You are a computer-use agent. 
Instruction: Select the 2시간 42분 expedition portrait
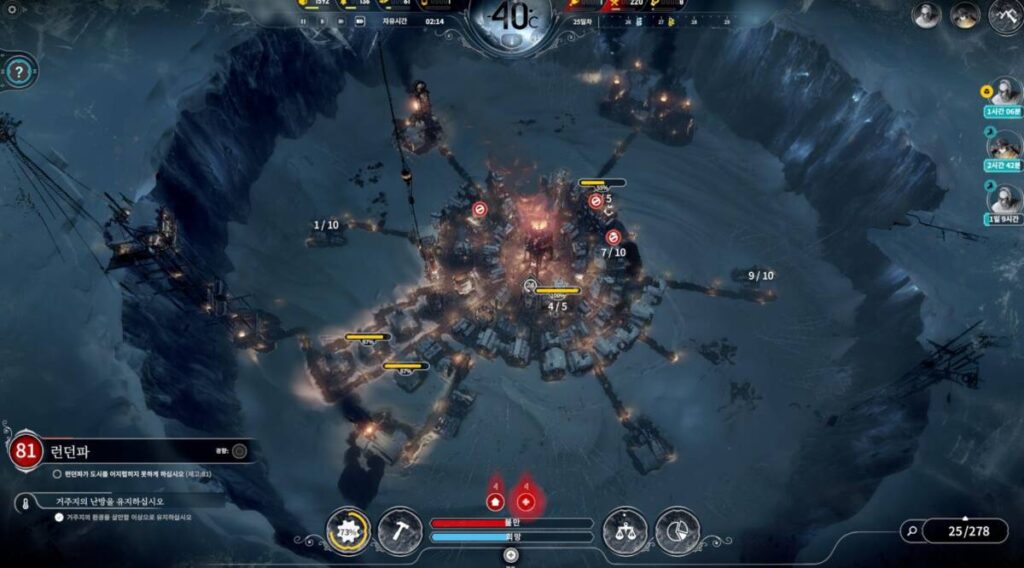click(x=1004, y=145)
